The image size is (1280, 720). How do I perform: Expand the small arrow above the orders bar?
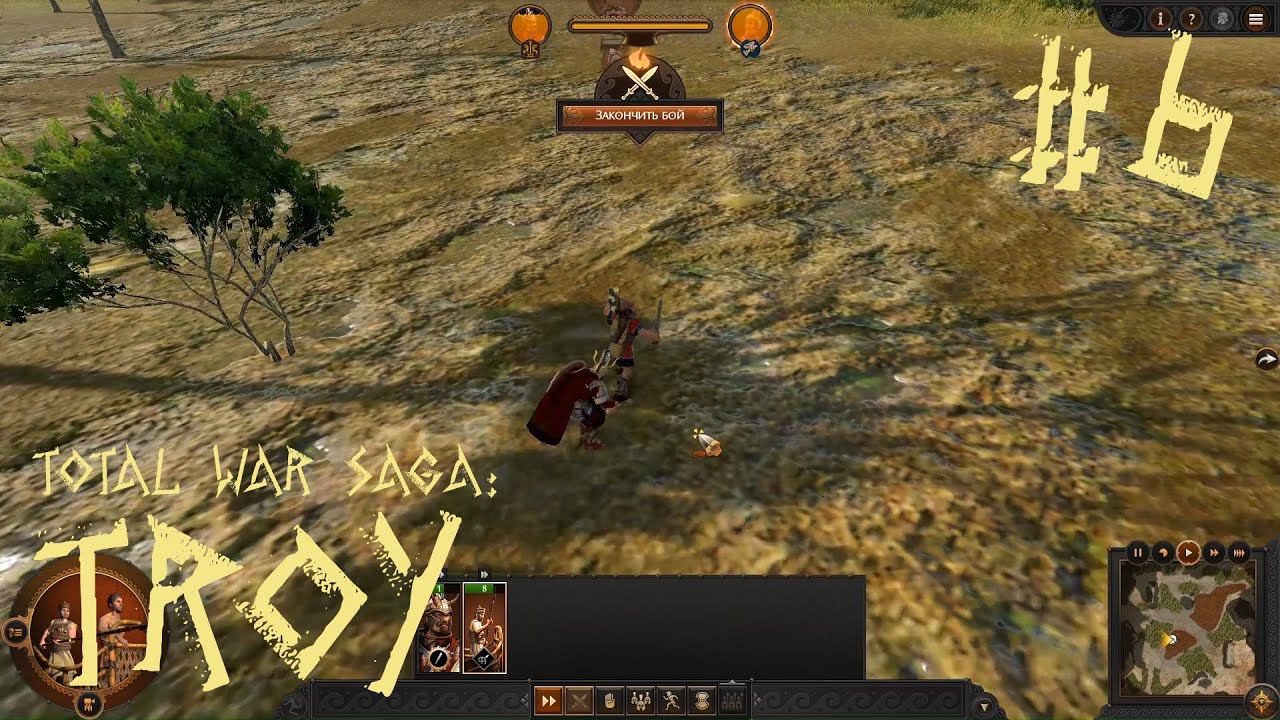[731, 681]
